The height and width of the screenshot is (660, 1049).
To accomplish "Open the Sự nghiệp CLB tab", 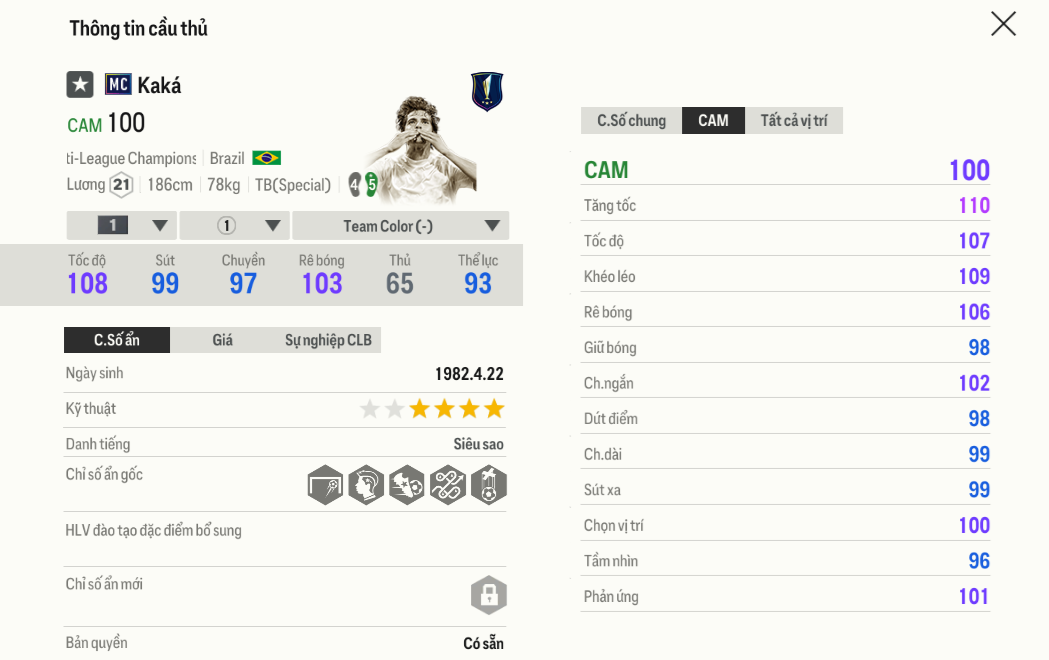I will 328,340.
